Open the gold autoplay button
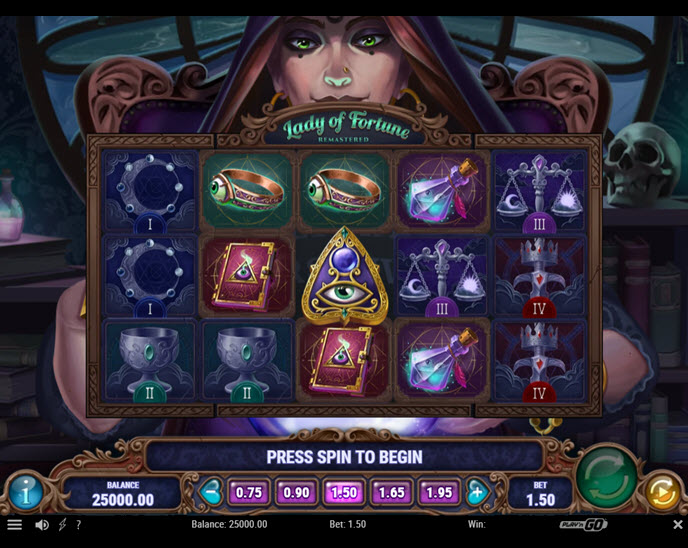 (660, 491)
